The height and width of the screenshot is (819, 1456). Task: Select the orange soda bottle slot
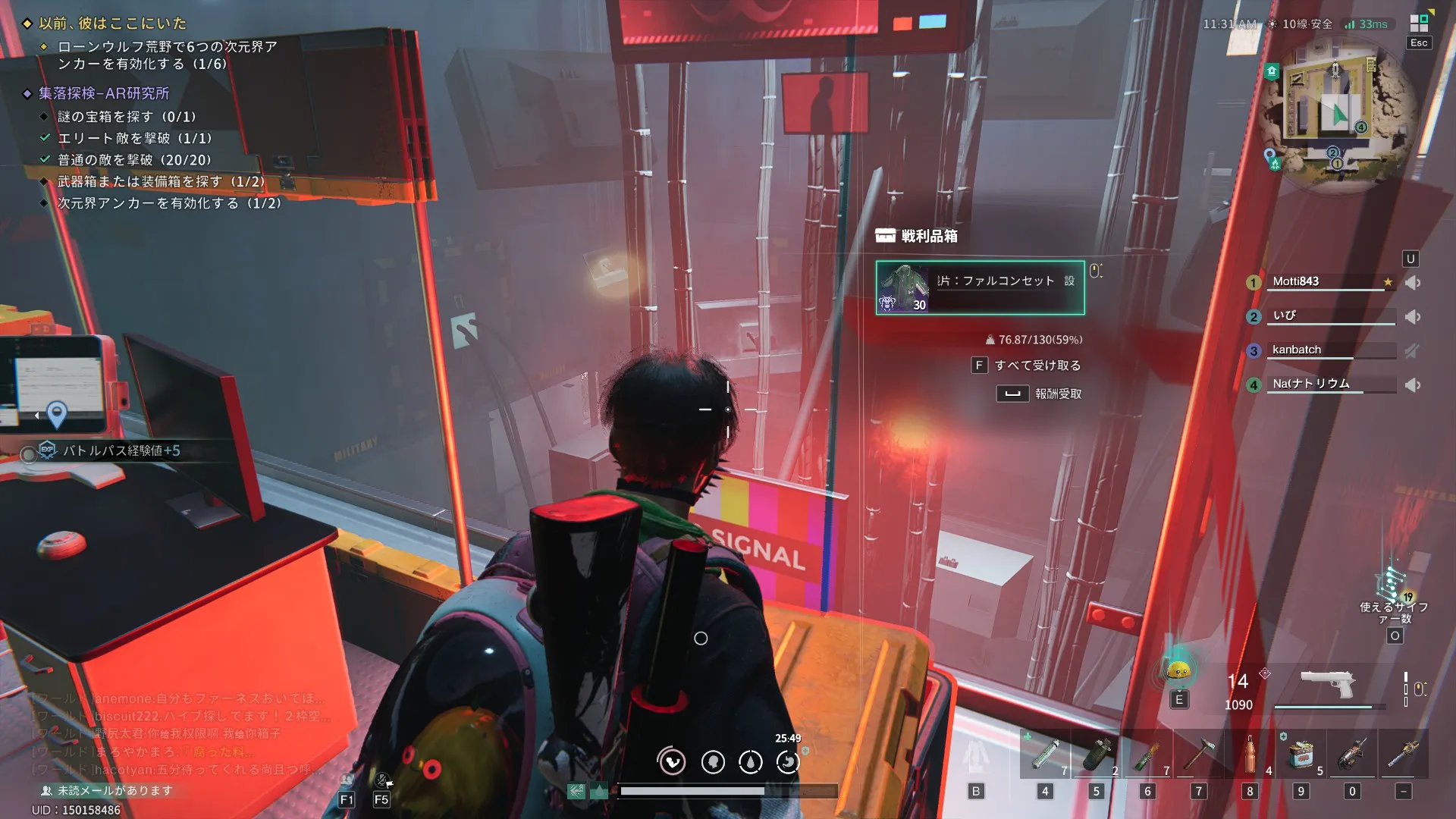[1250, 754]
